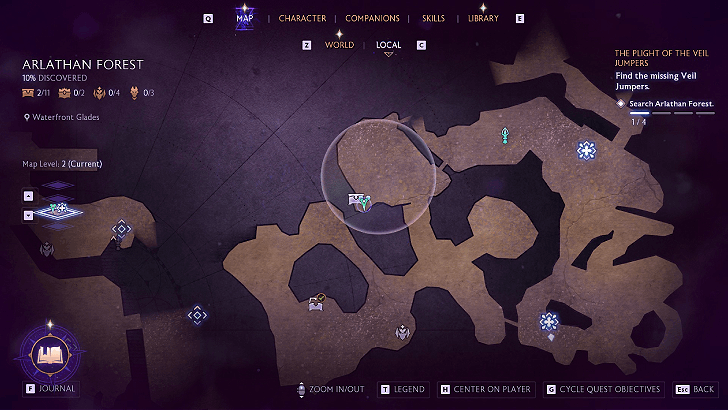Screen dimensions: 728x410
Task: Select the teal beacon map marker
Action: click(506, 134)
